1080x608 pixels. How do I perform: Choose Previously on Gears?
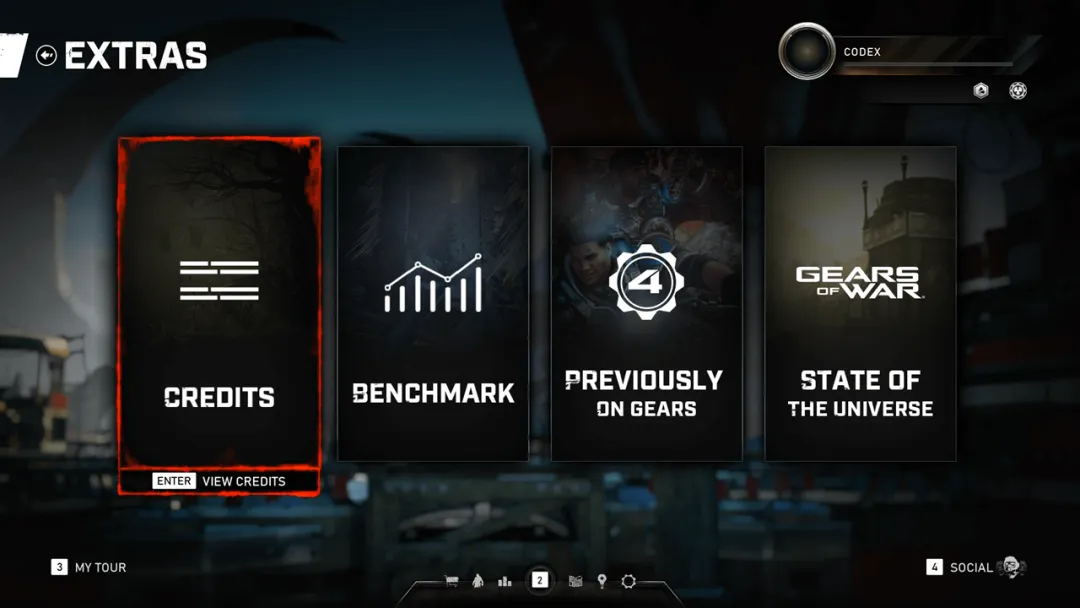coord(647,304)
